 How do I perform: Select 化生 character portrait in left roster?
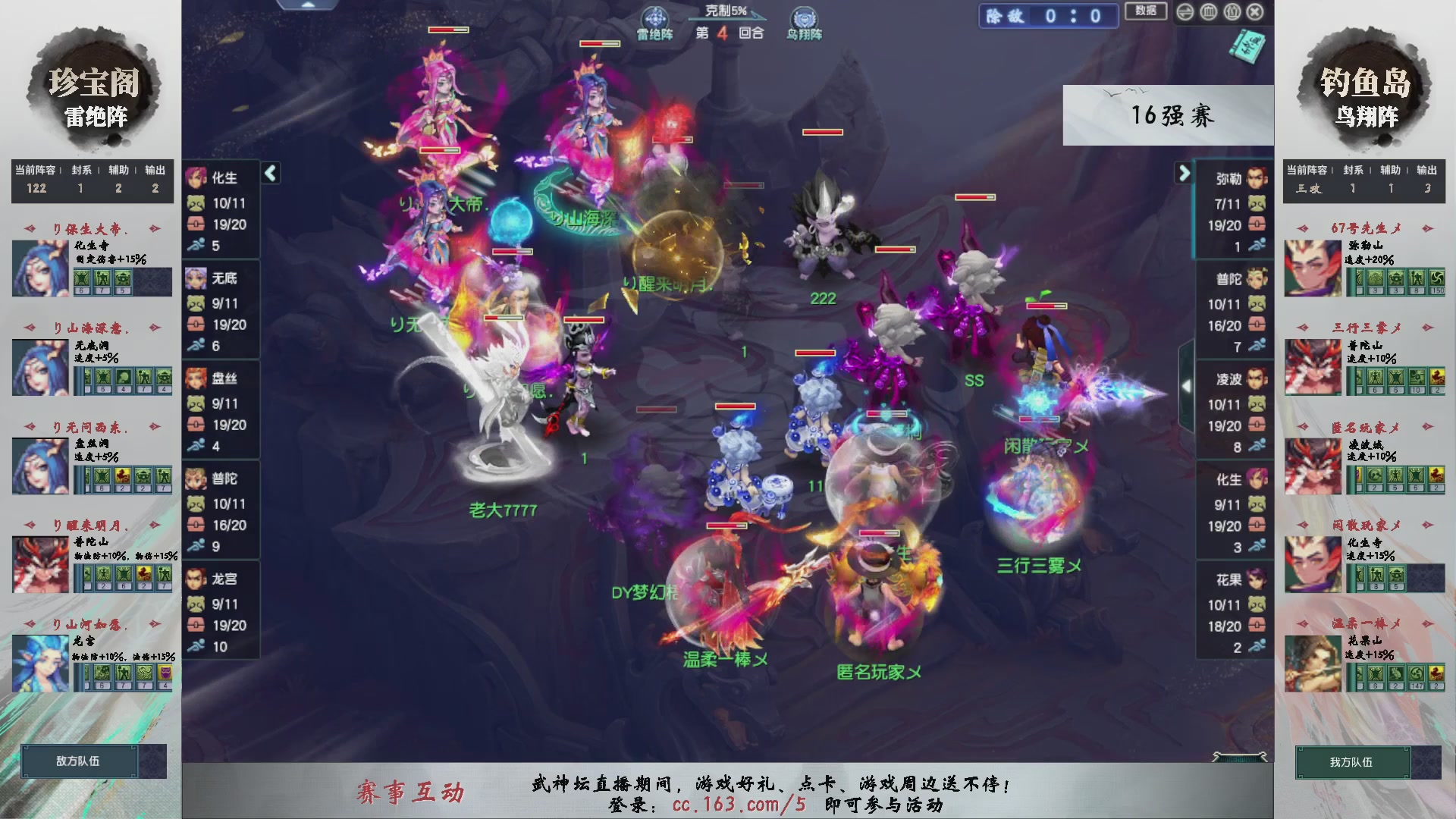coord(196,178)
